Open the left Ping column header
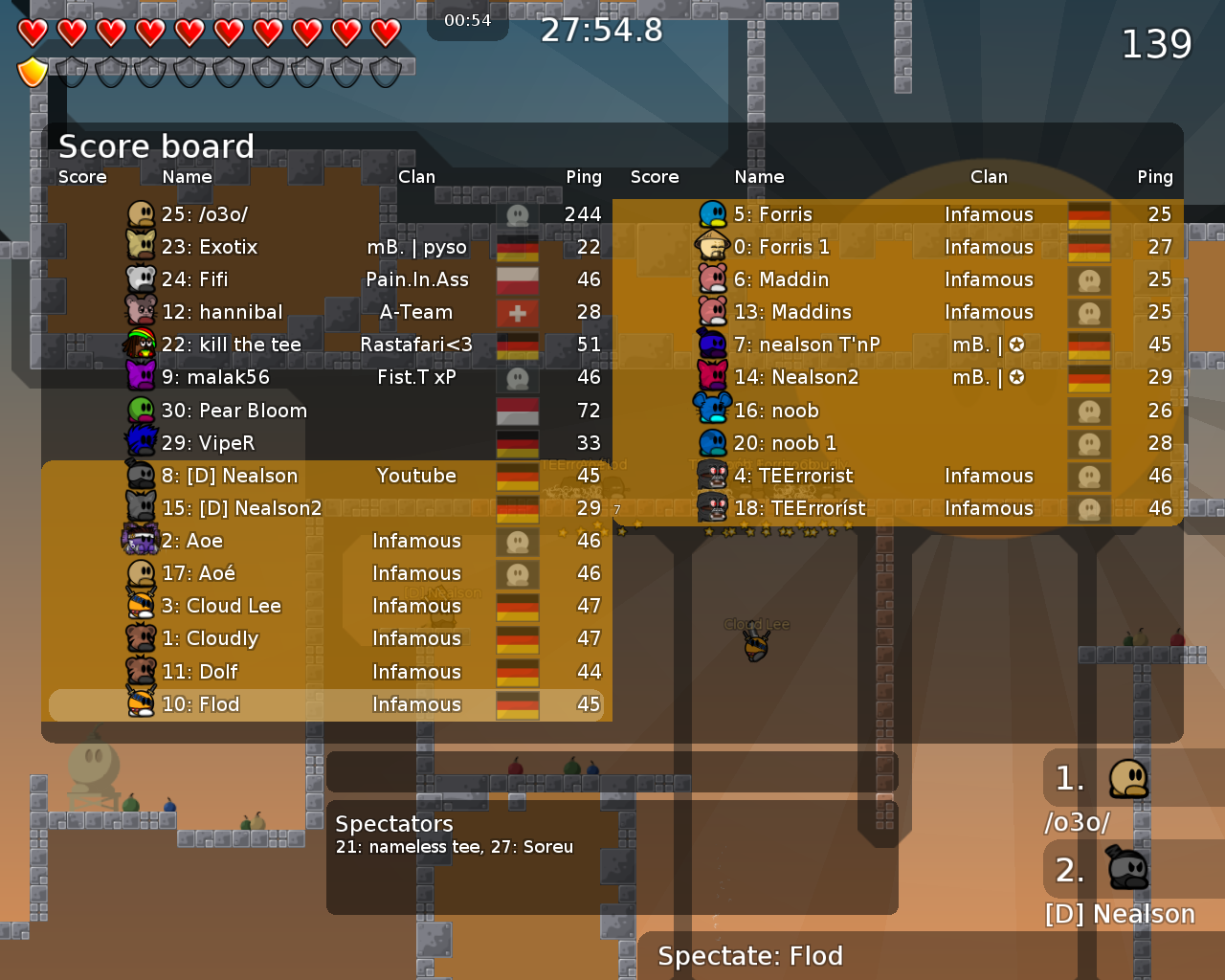This screenshot has height=980, width=1225. [584, 177]
